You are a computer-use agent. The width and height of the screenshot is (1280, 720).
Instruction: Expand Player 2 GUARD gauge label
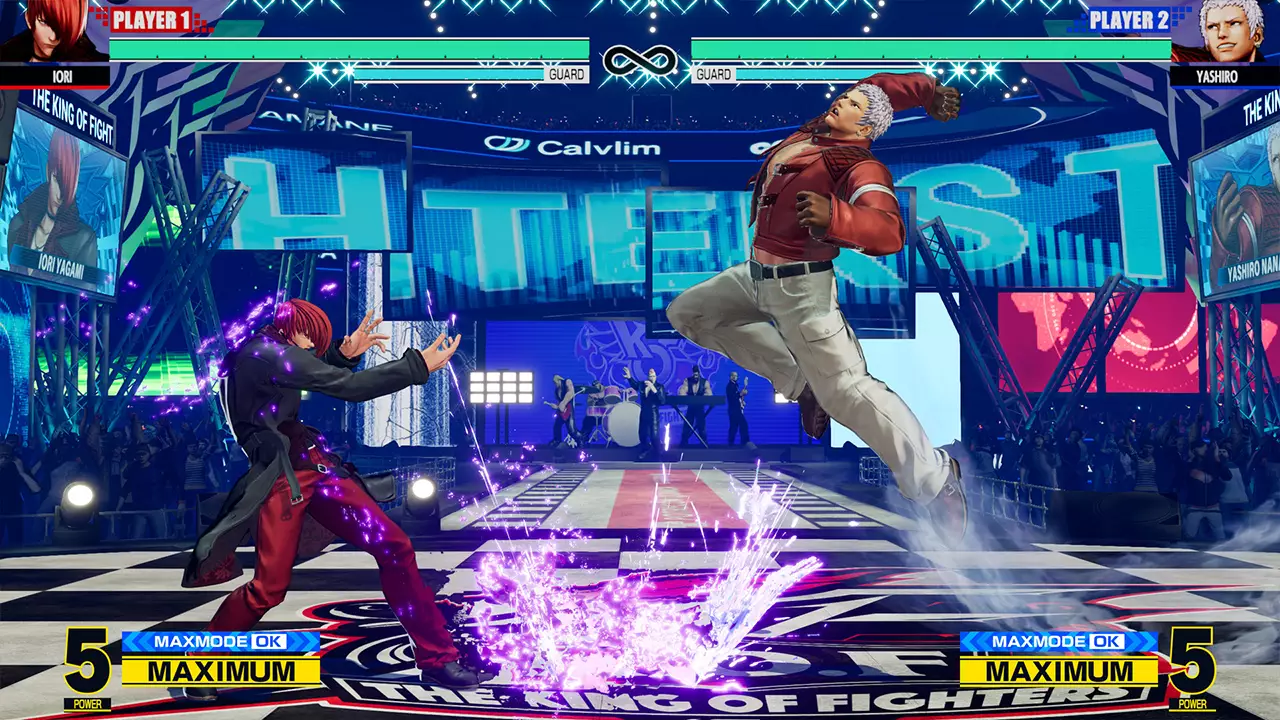click(x=715, y=73)
